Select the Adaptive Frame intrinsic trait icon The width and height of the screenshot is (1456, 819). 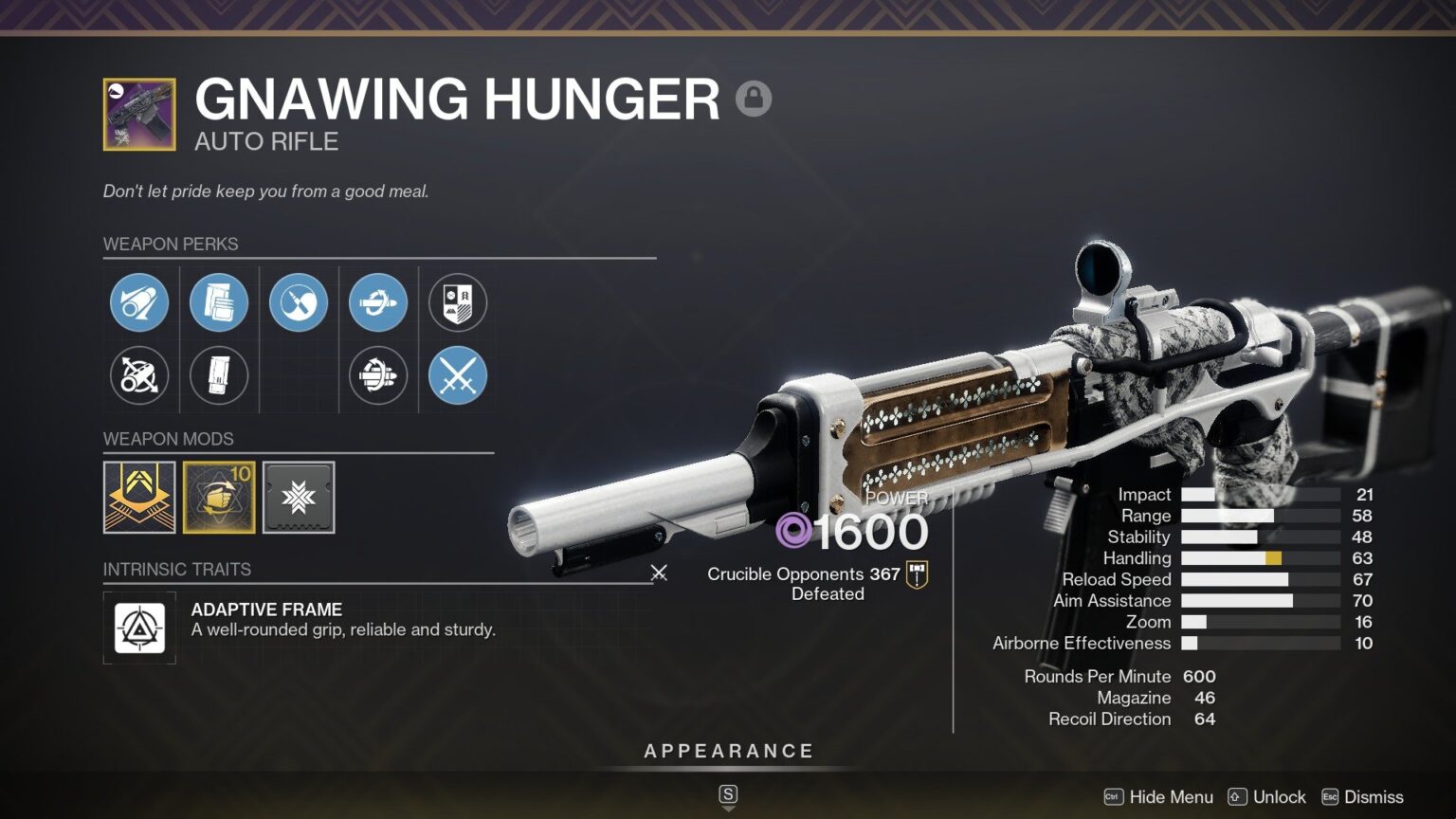[139, 627]
